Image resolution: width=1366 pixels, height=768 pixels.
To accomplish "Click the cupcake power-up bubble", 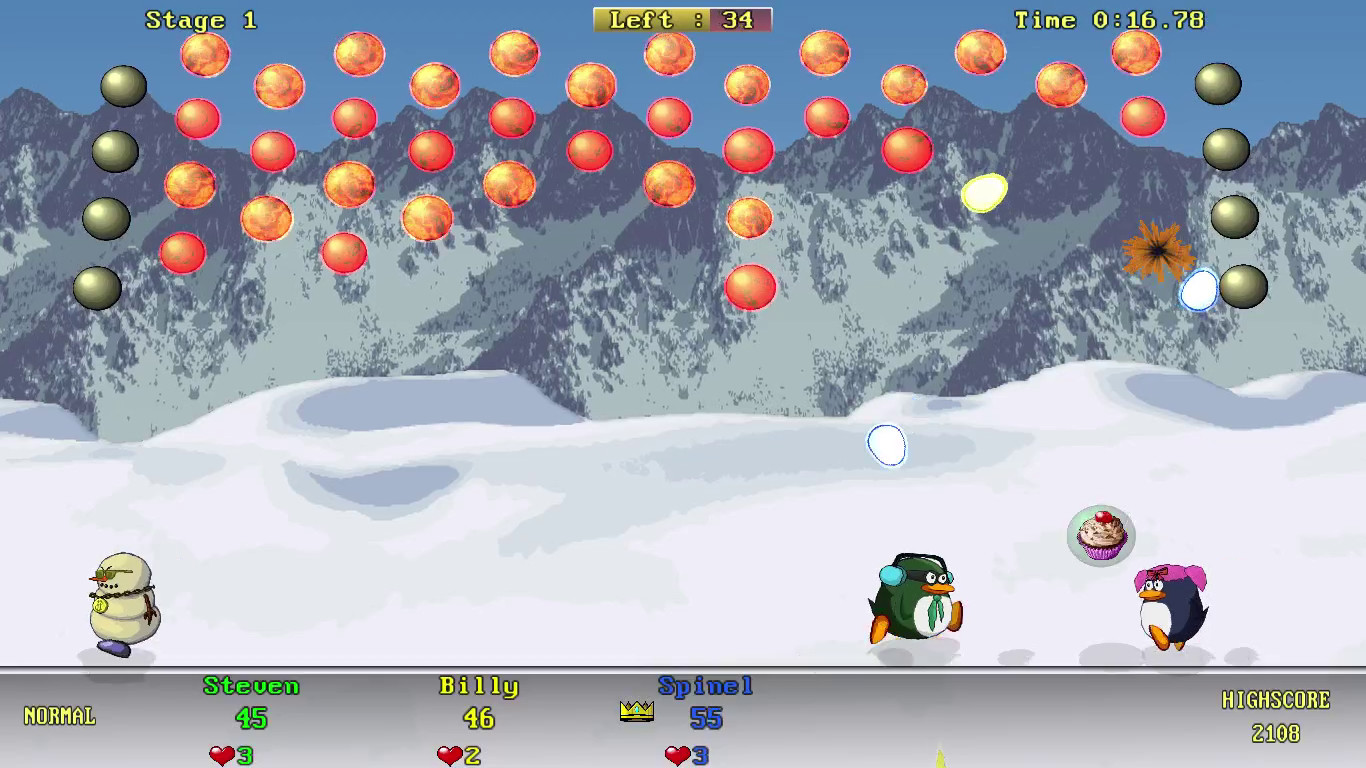I will 1100,537.
